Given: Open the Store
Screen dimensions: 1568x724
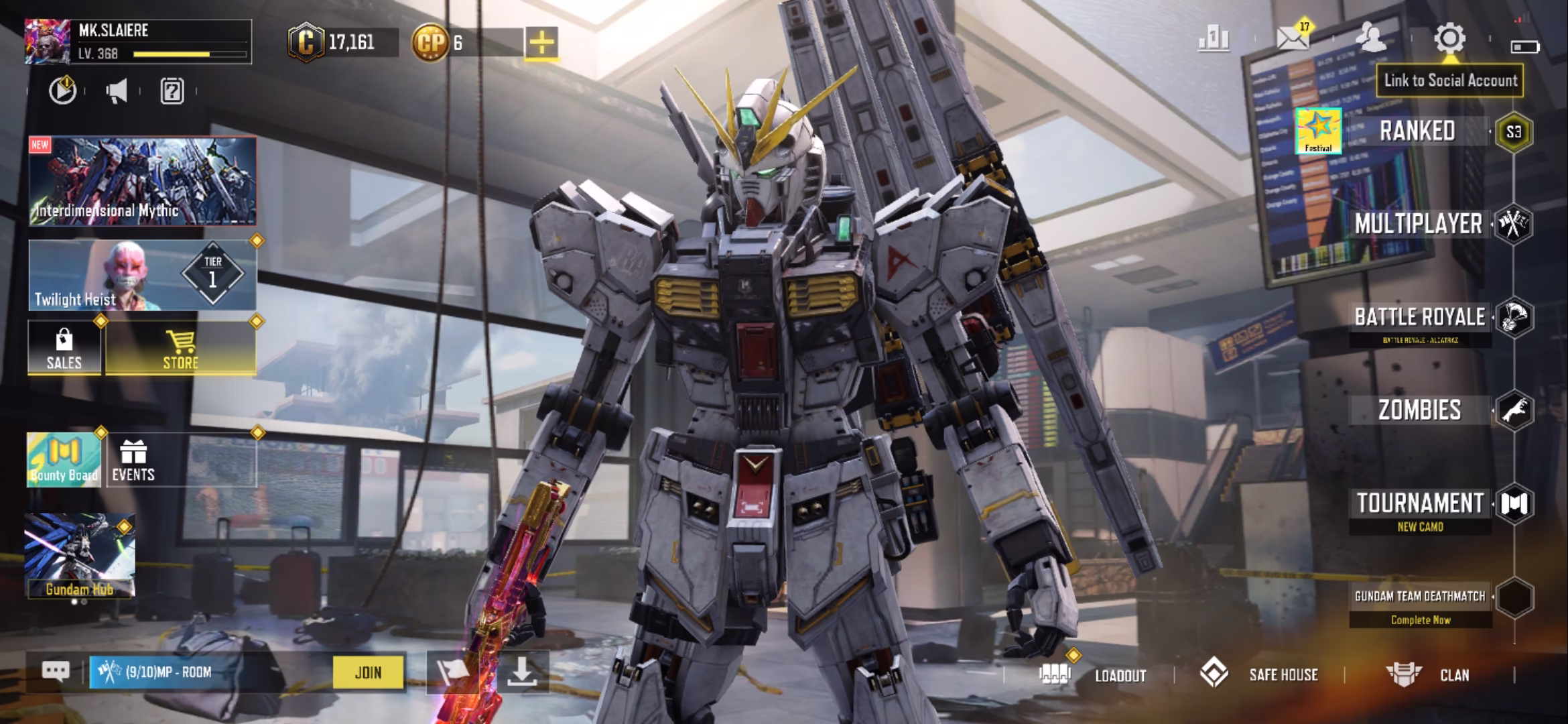Looking at the screenshot, I should [181, 347].
